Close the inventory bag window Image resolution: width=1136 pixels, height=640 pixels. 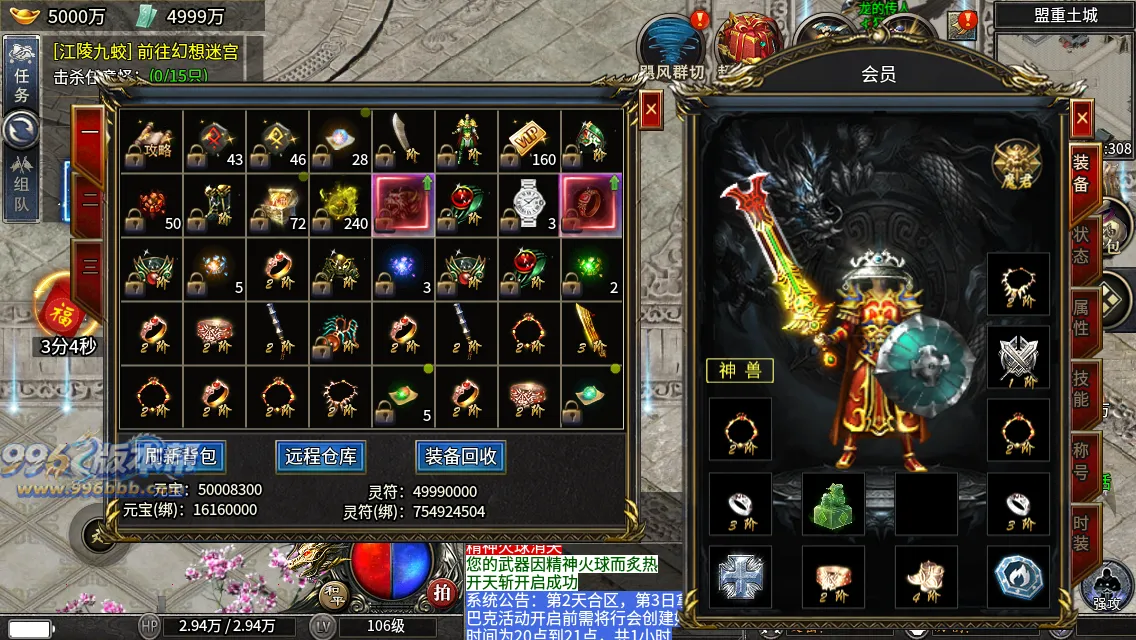click(651, 108)
